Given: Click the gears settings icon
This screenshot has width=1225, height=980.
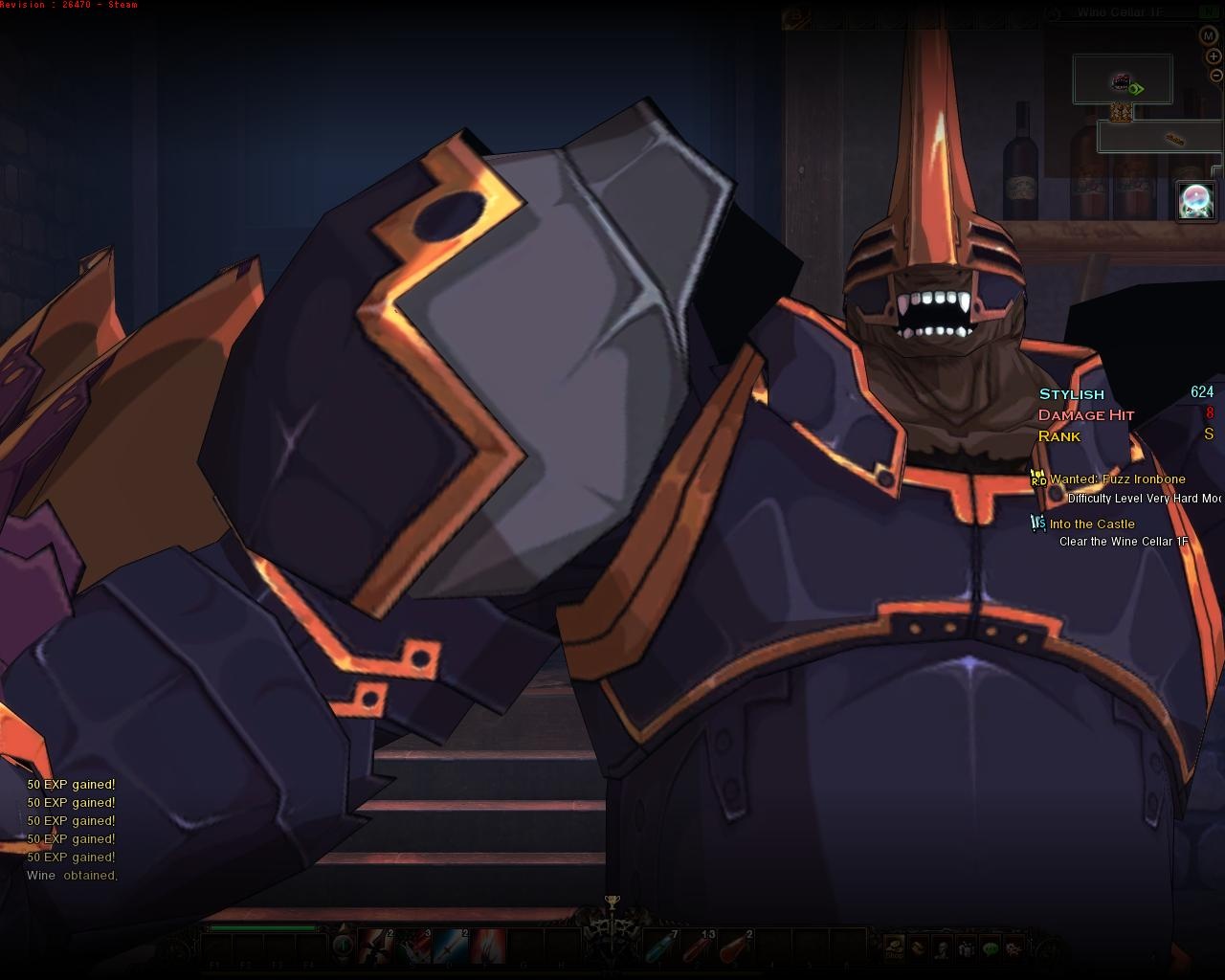Looking at the screenshot, I should pyautogui.click(x=1014, y=947).
